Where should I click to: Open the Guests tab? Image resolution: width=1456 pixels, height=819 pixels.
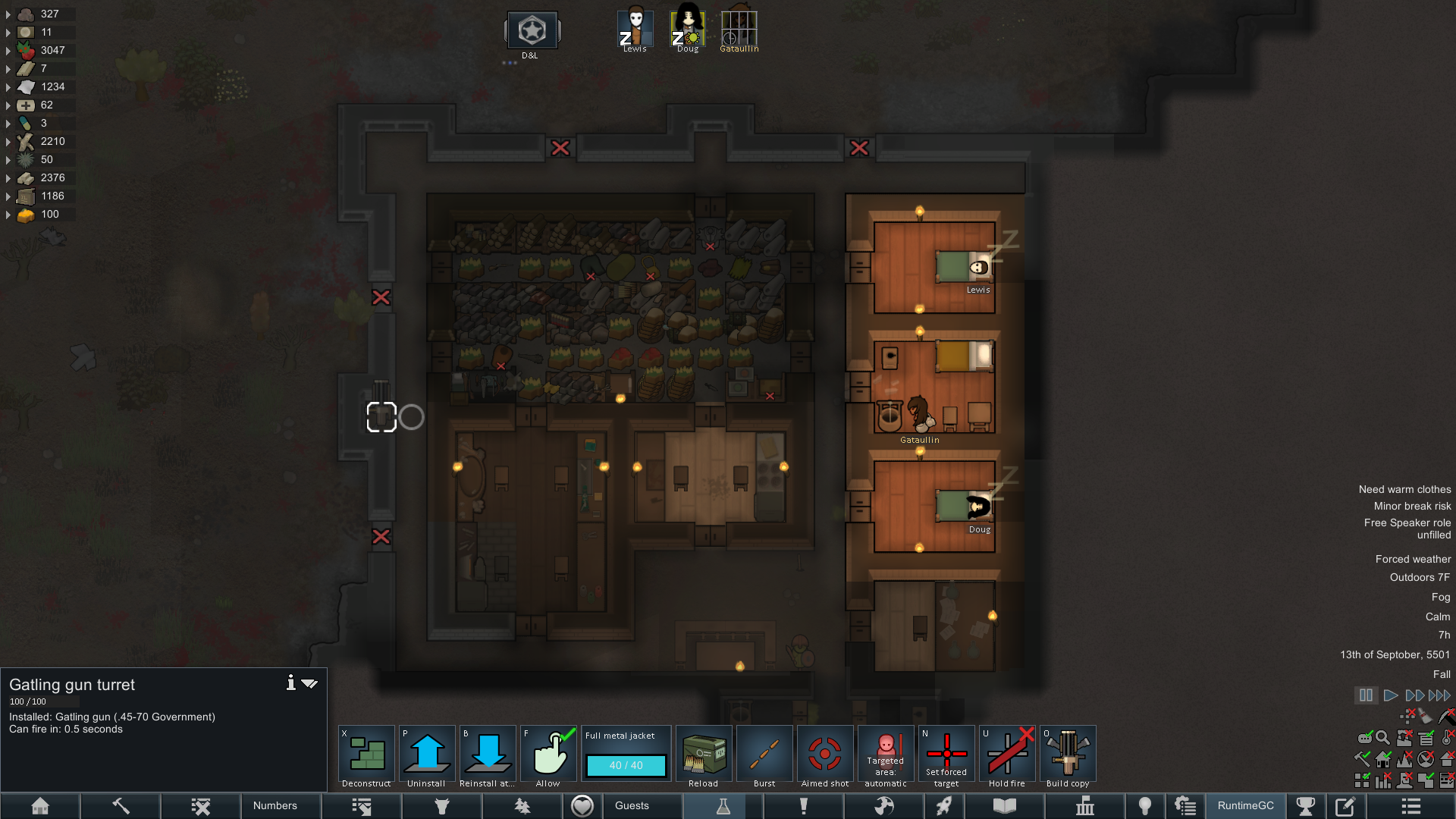coord(632,806)
